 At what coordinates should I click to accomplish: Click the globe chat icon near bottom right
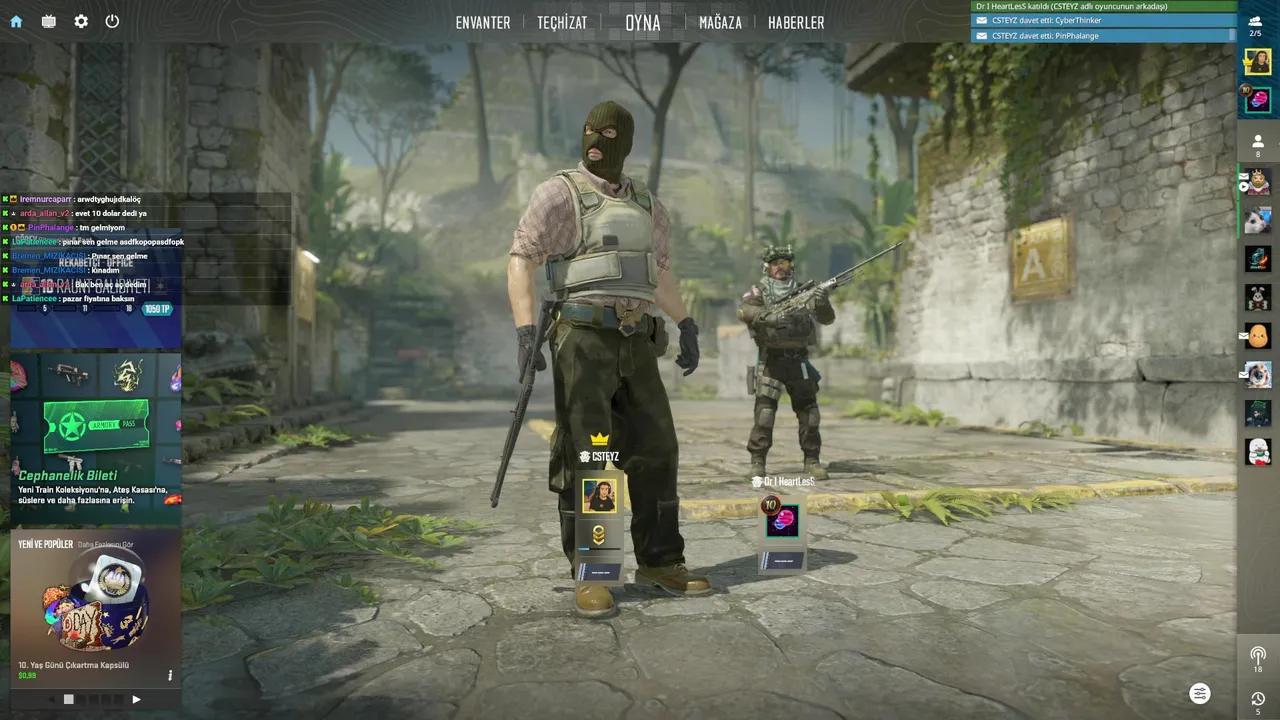pos(1200,693)
